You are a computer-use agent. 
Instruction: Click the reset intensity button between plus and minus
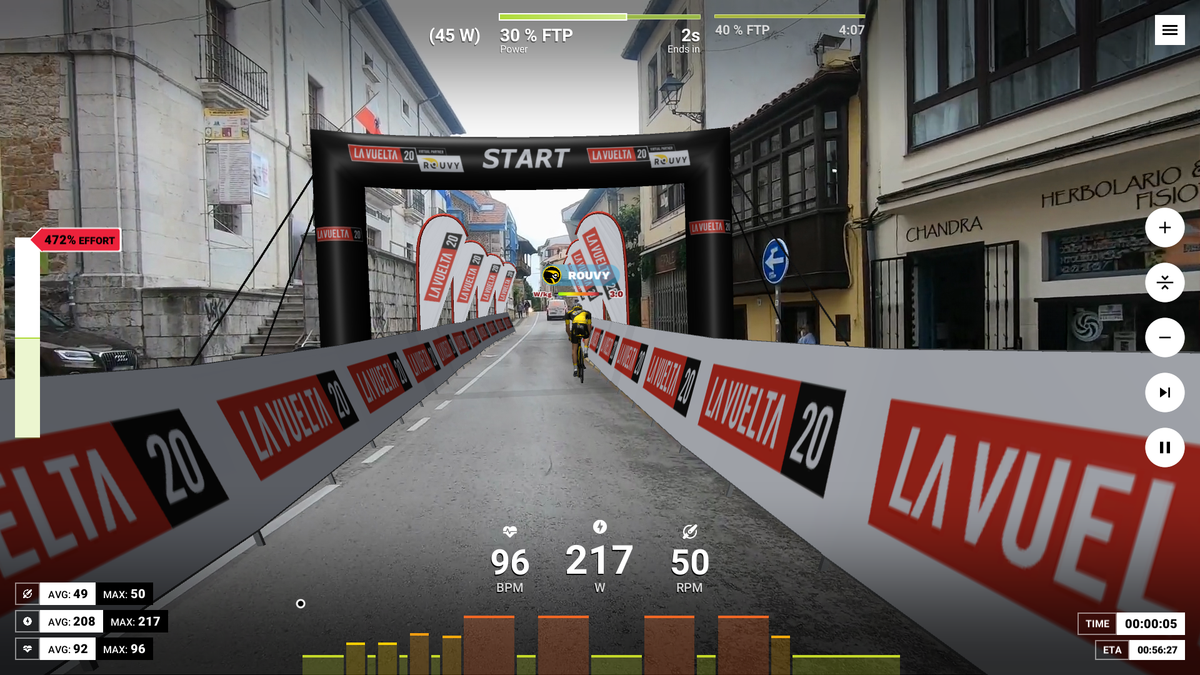1164,283
